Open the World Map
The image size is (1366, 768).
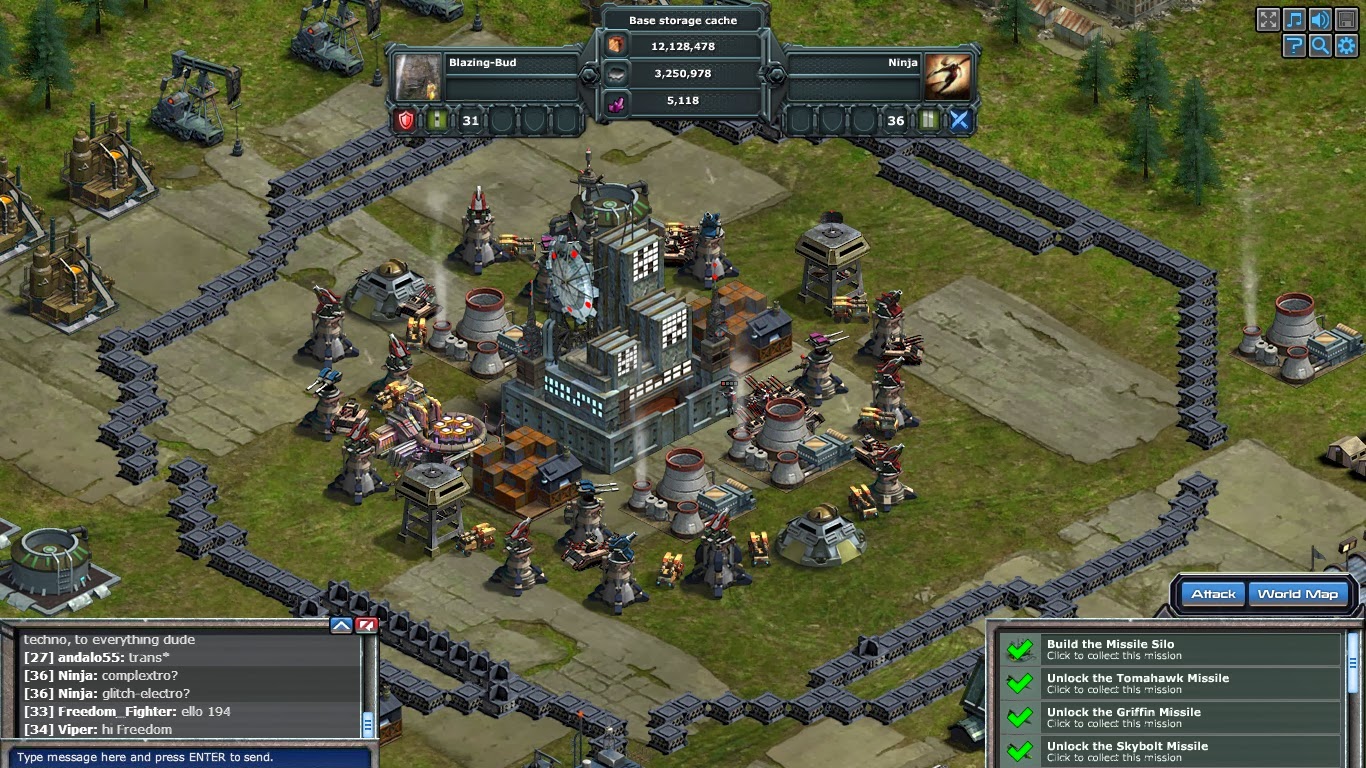click(x=1297, y=594)
